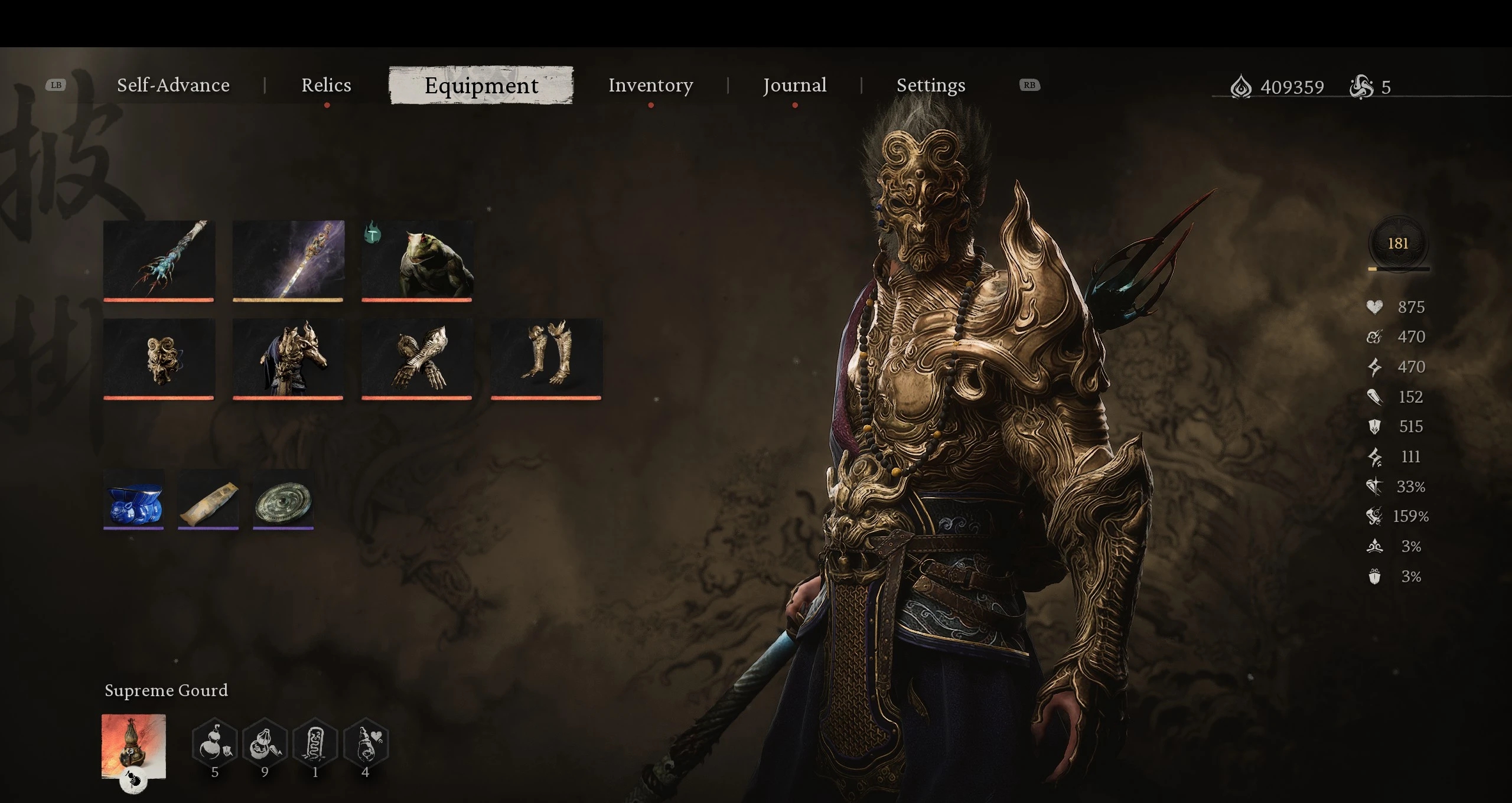
Task: Select the soak slot showing 9
Action: pos(265,744)
